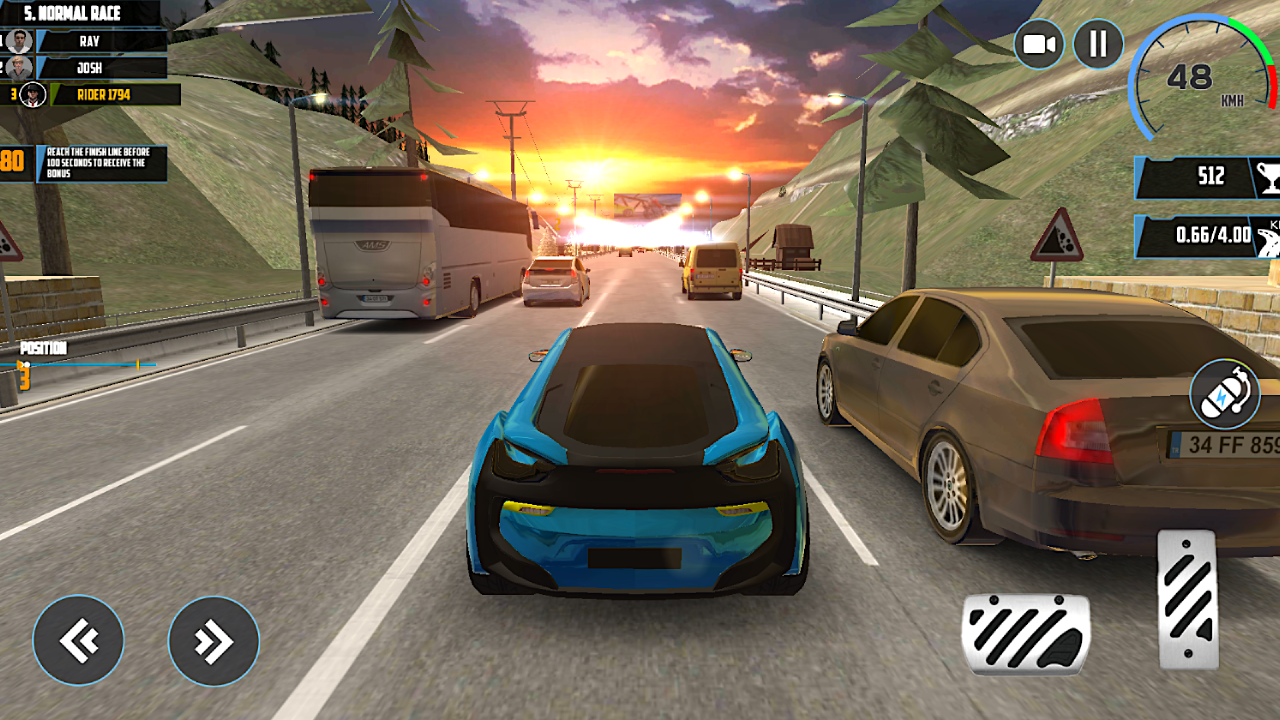Click the POSITION progress bar
The image size is (1280, 720).
click(x=75, y=366)
